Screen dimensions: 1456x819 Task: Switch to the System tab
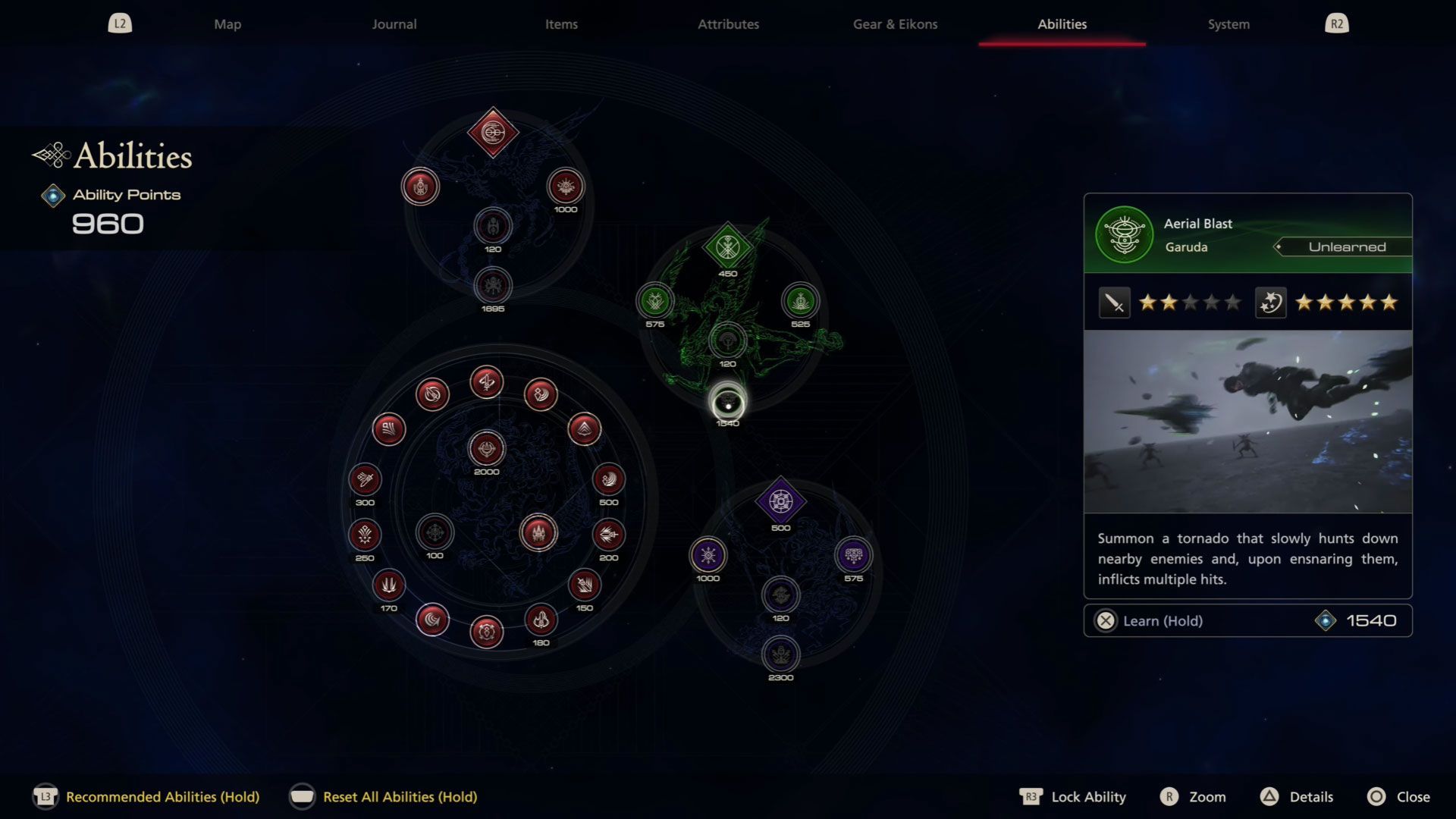click(x=1228, y=24)
